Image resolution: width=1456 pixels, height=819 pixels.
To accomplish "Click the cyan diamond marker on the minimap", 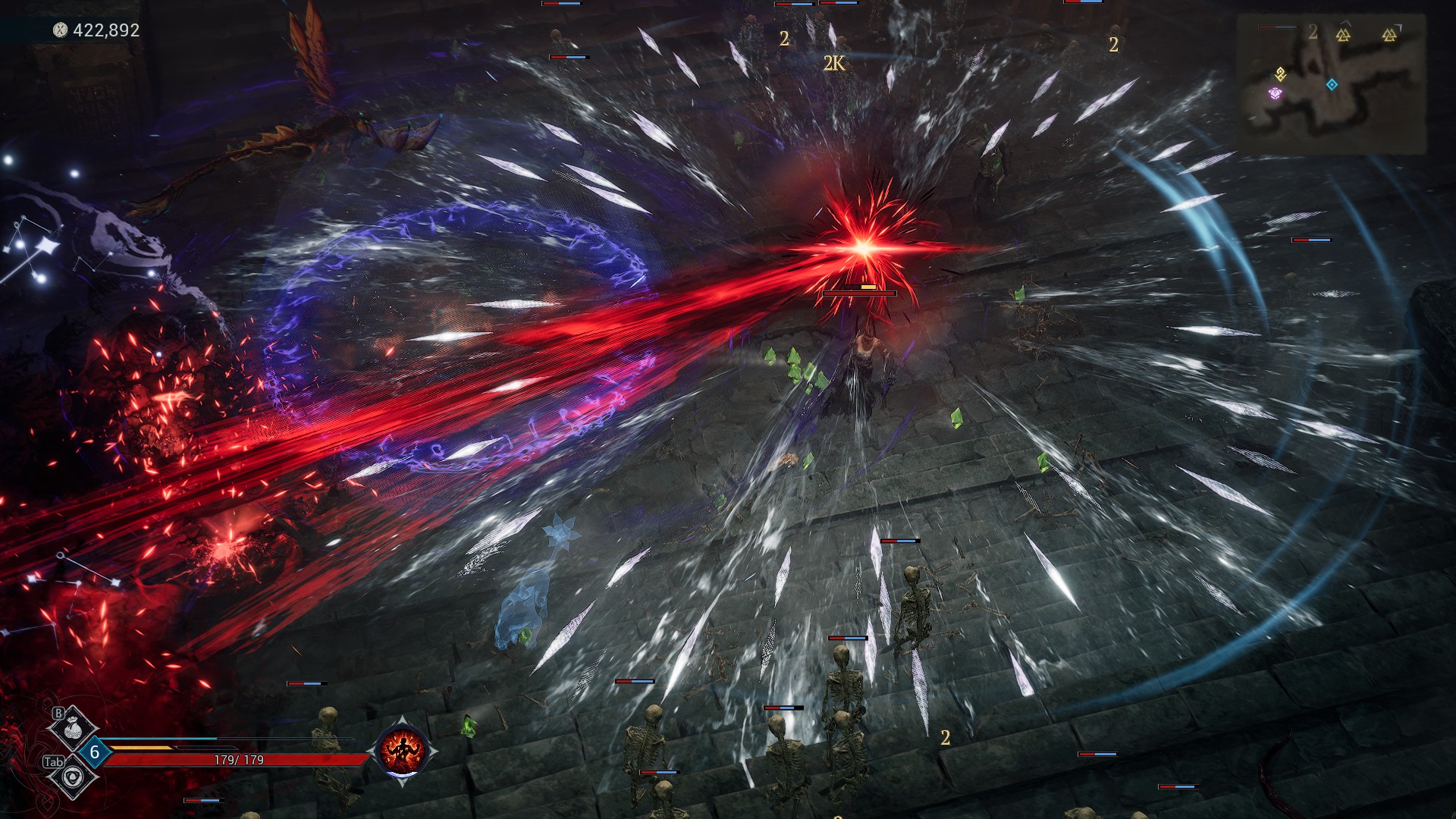I will (1332, 84).
